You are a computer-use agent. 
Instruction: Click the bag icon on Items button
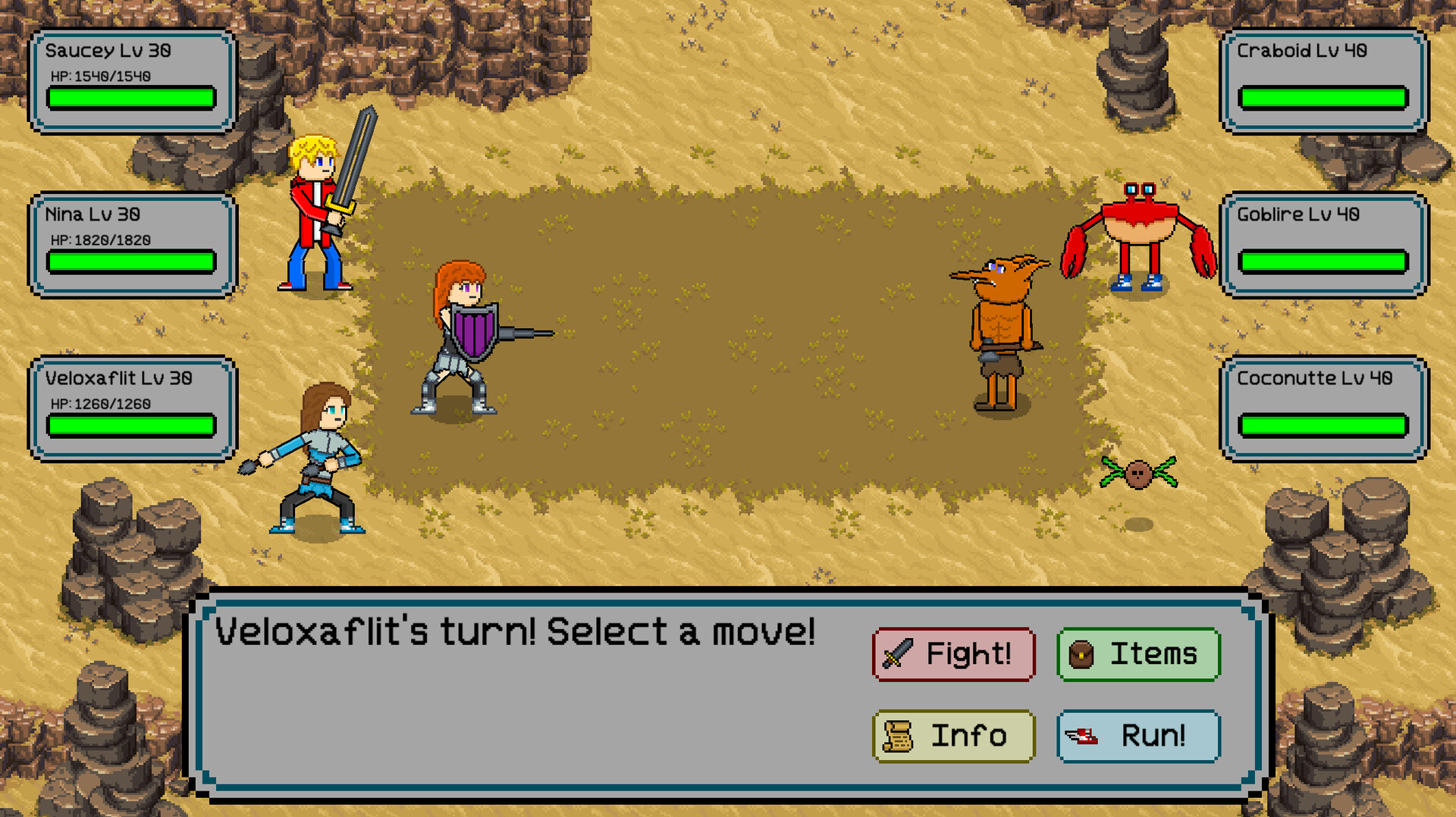click(x=1083, y=653)
